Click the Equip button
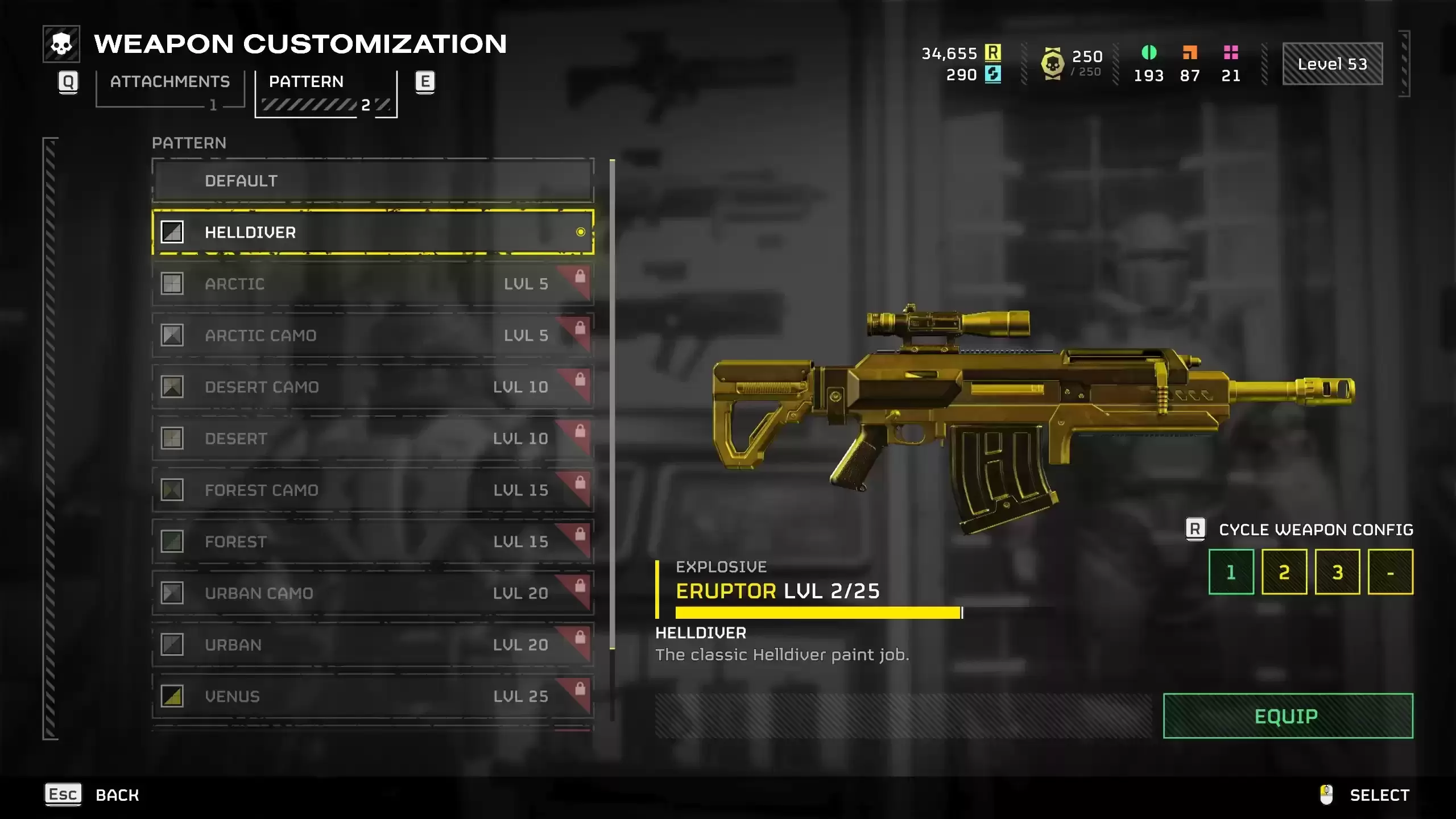 click(1288, 716)
